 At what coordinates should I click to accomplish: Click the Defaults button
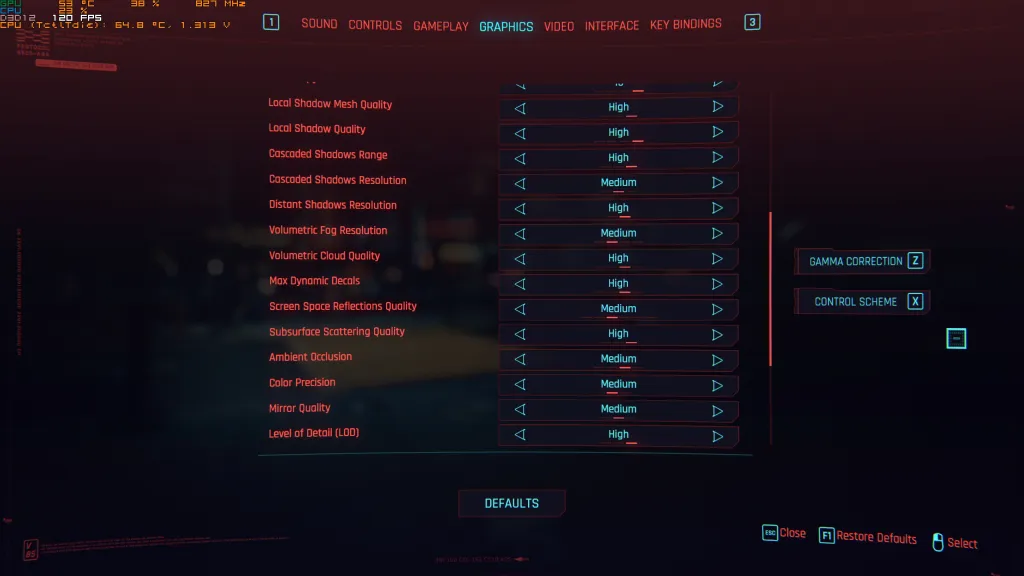tap(512, 503)
